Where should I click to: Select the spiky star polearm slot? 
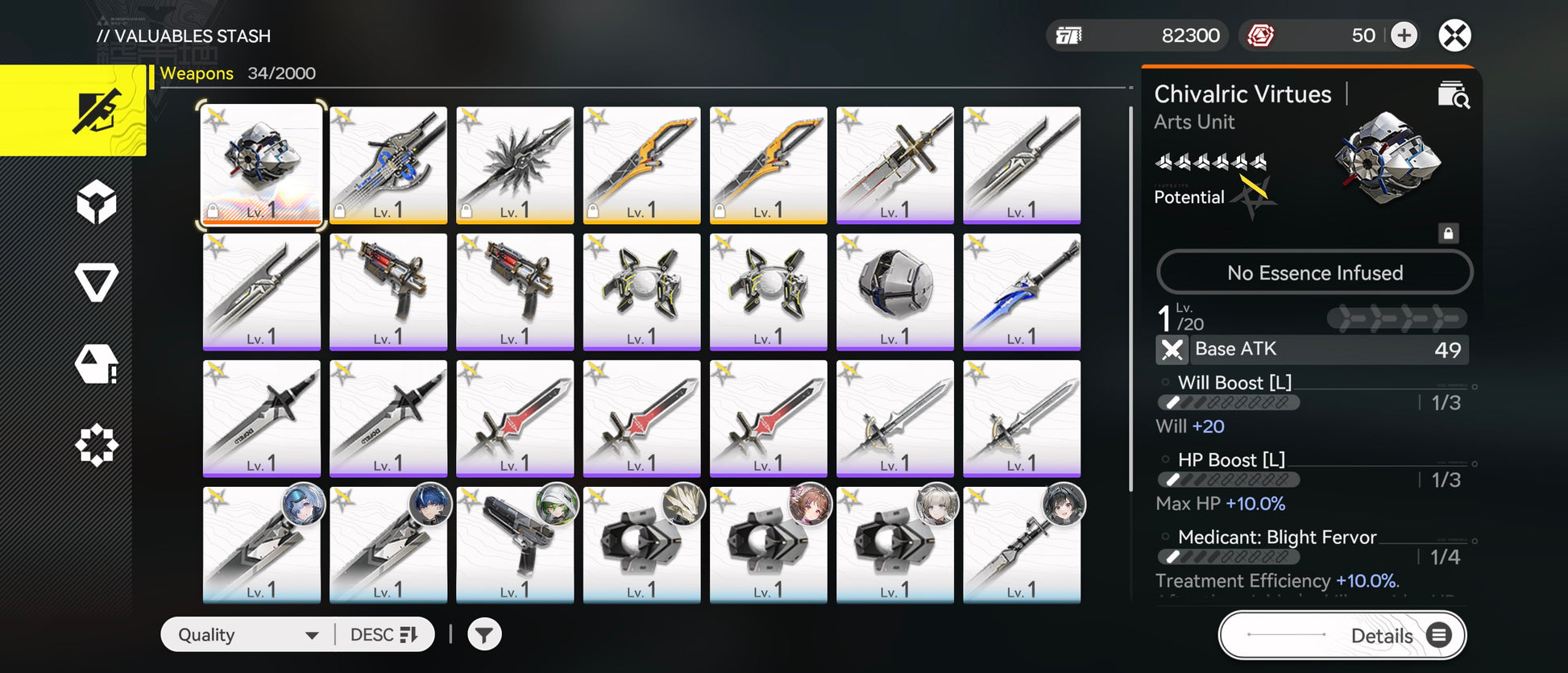[515, 165]
